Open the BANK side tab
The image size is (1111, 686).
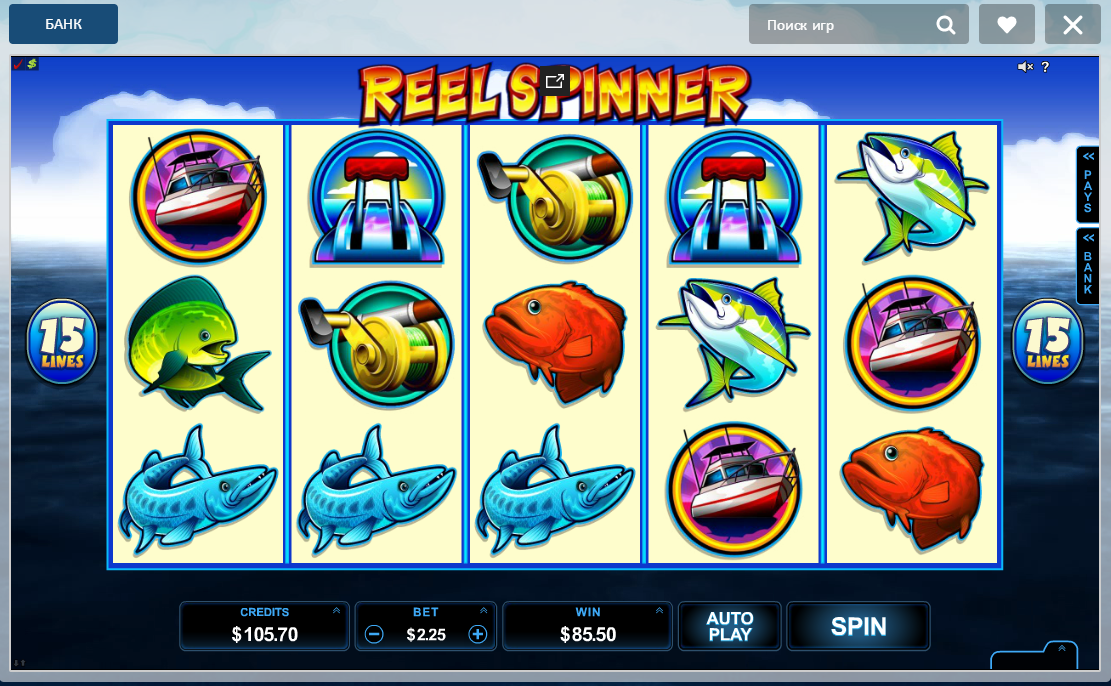coord(1087,265)
